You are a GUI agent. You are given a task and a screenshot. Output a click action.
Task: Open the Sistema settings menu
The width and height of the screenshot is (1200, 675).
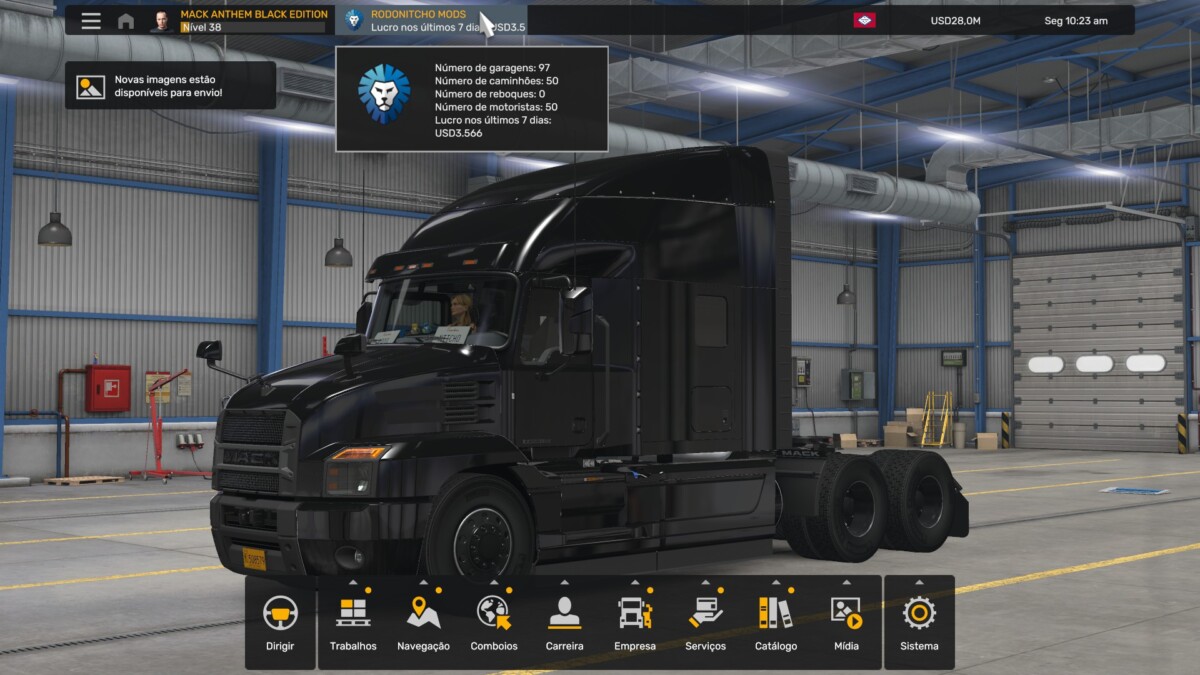tap(919, 622)
